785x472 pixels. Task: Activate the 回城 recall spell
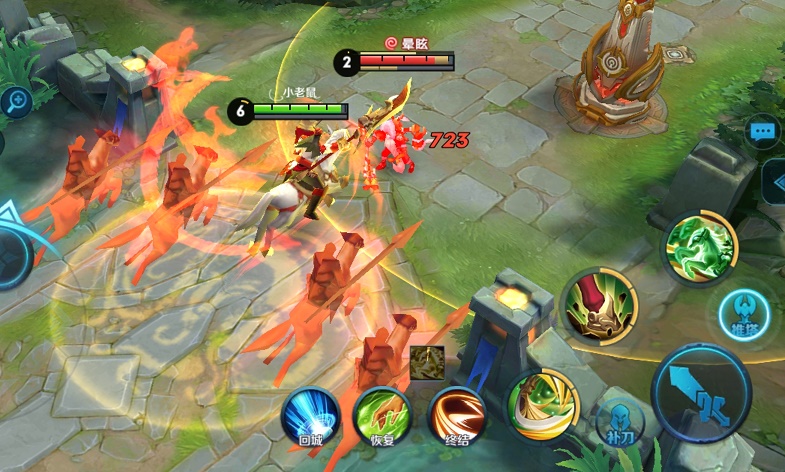(310, 415)
